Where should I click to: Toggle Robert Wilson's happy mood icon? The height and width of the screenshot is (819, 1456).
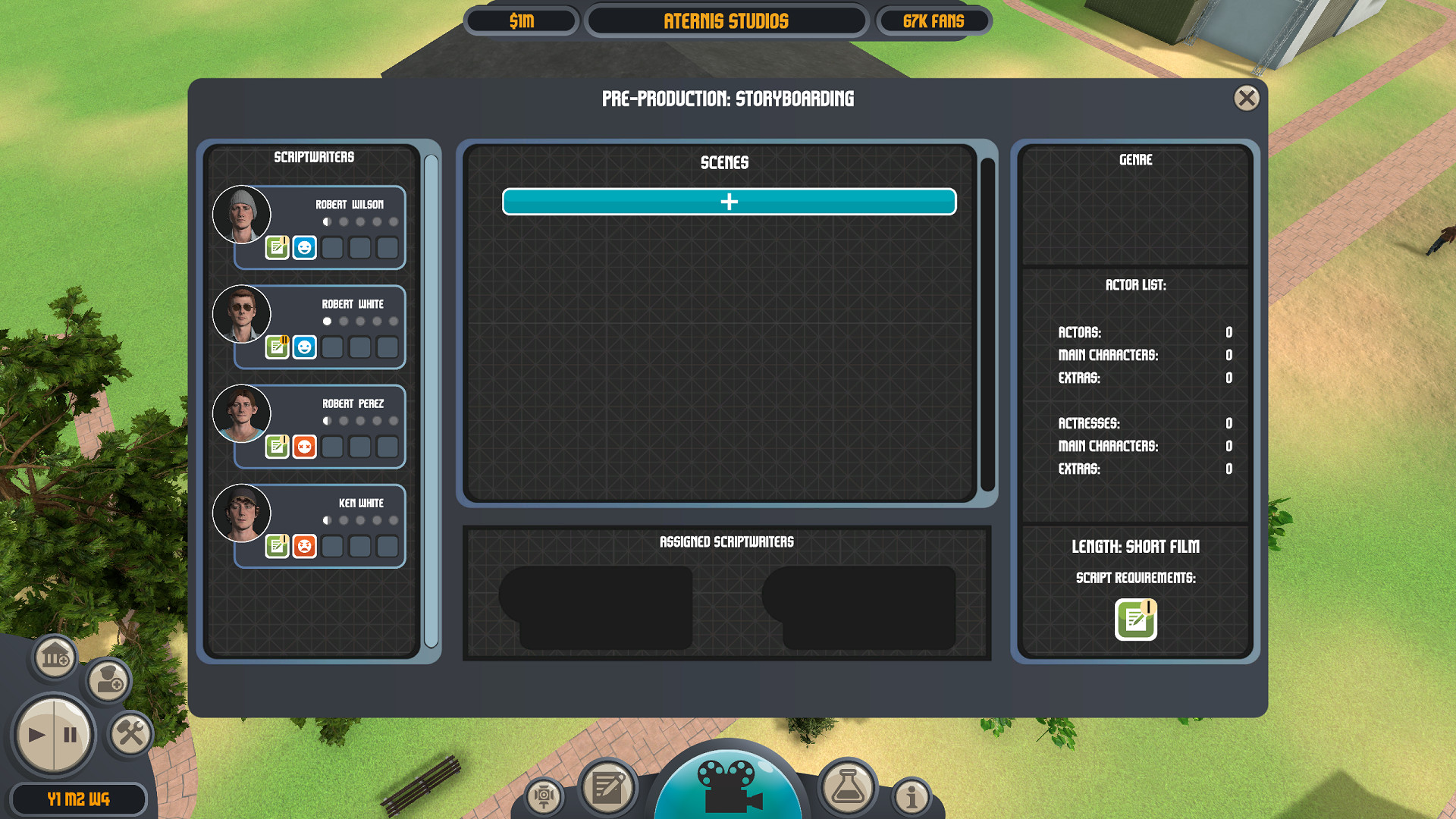(304, 246)
